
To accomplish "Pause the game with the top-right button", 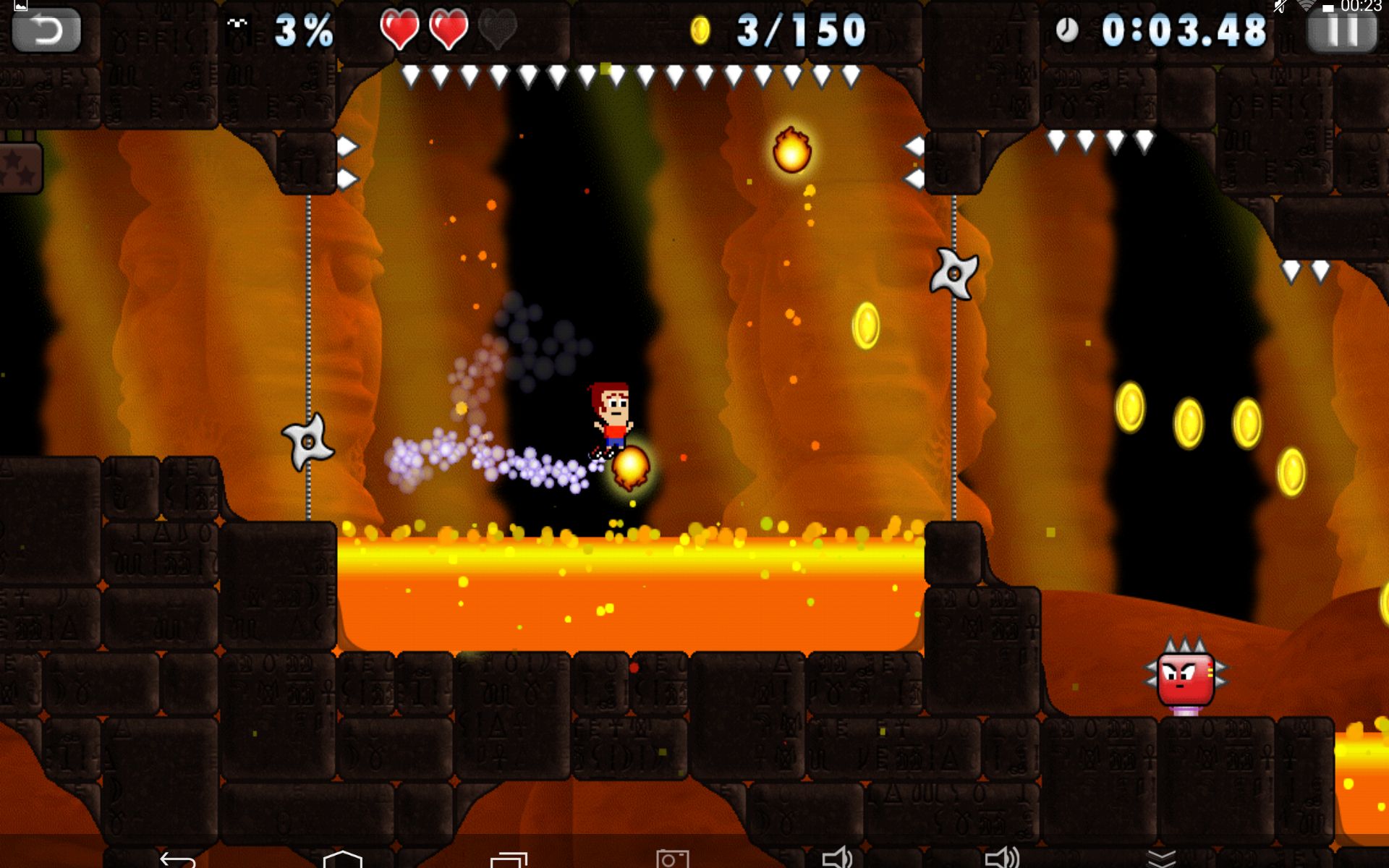I will click(1342, 32).
